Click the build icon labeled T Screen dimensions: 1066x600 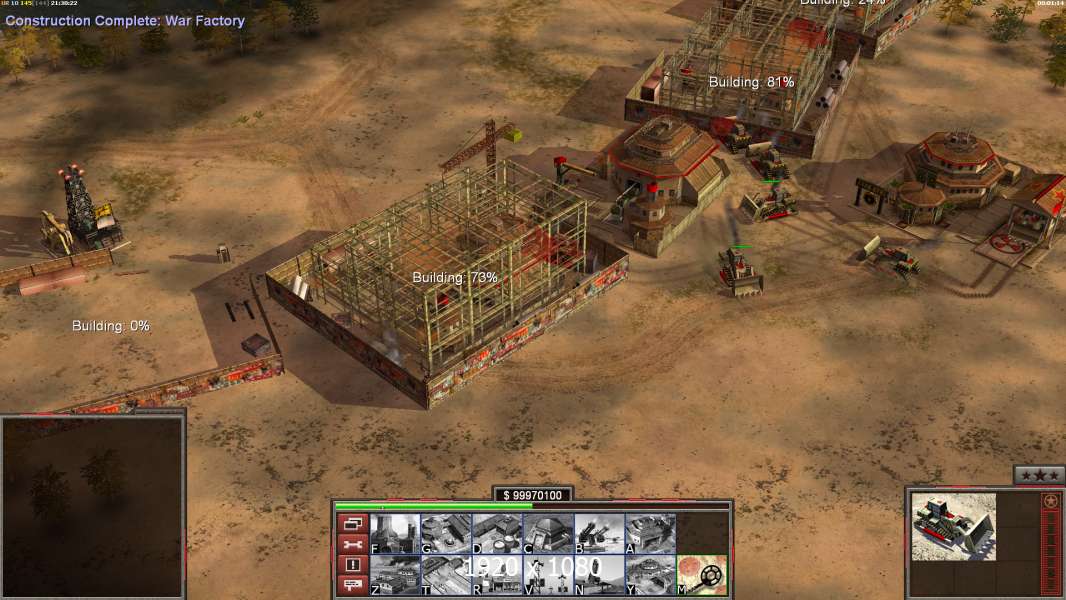tap(446, 575)
